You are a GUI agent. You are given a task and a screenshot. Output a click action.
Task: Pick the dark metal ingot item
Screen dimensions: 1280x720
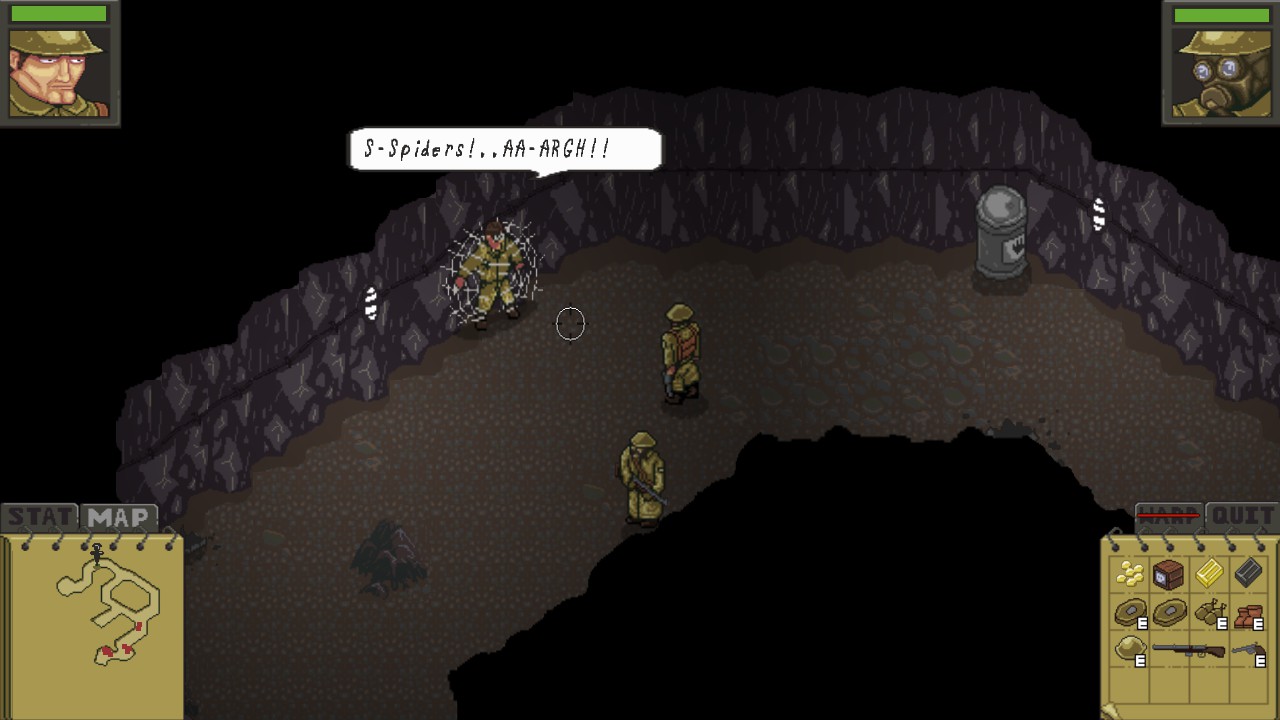[1247, 573]
